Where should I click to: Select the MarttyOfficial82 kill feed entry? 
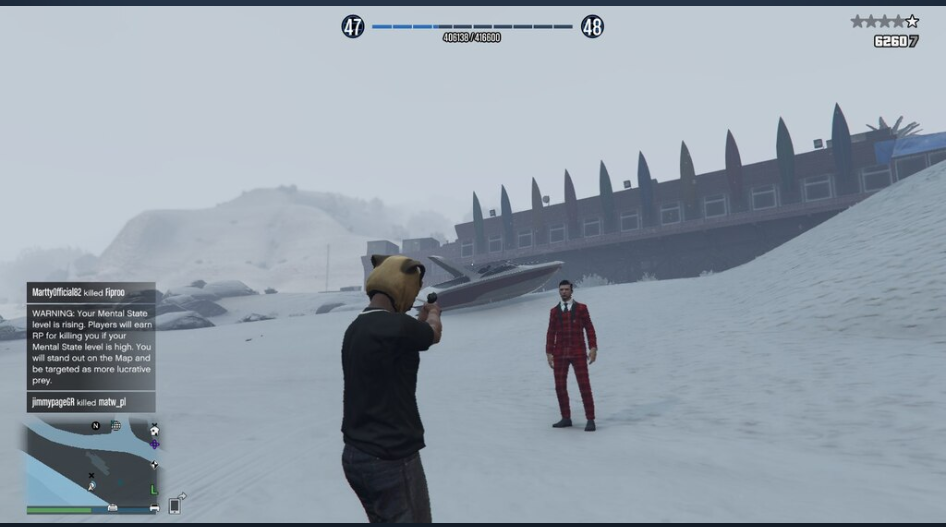[x=91, y=292]
